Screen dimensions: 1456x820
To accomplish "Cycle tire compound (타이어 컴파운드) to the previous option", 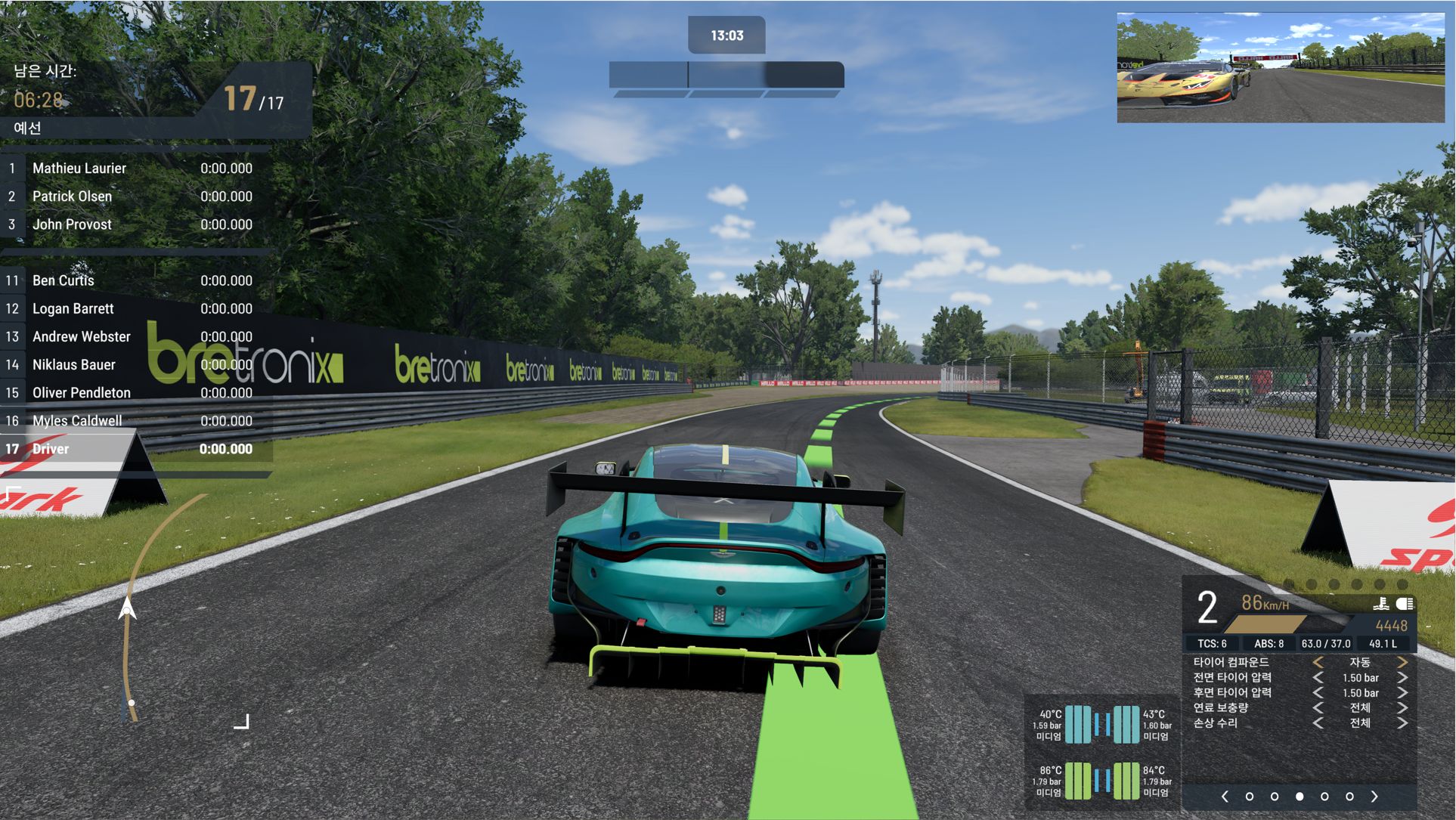I will tap(1318, 662).
